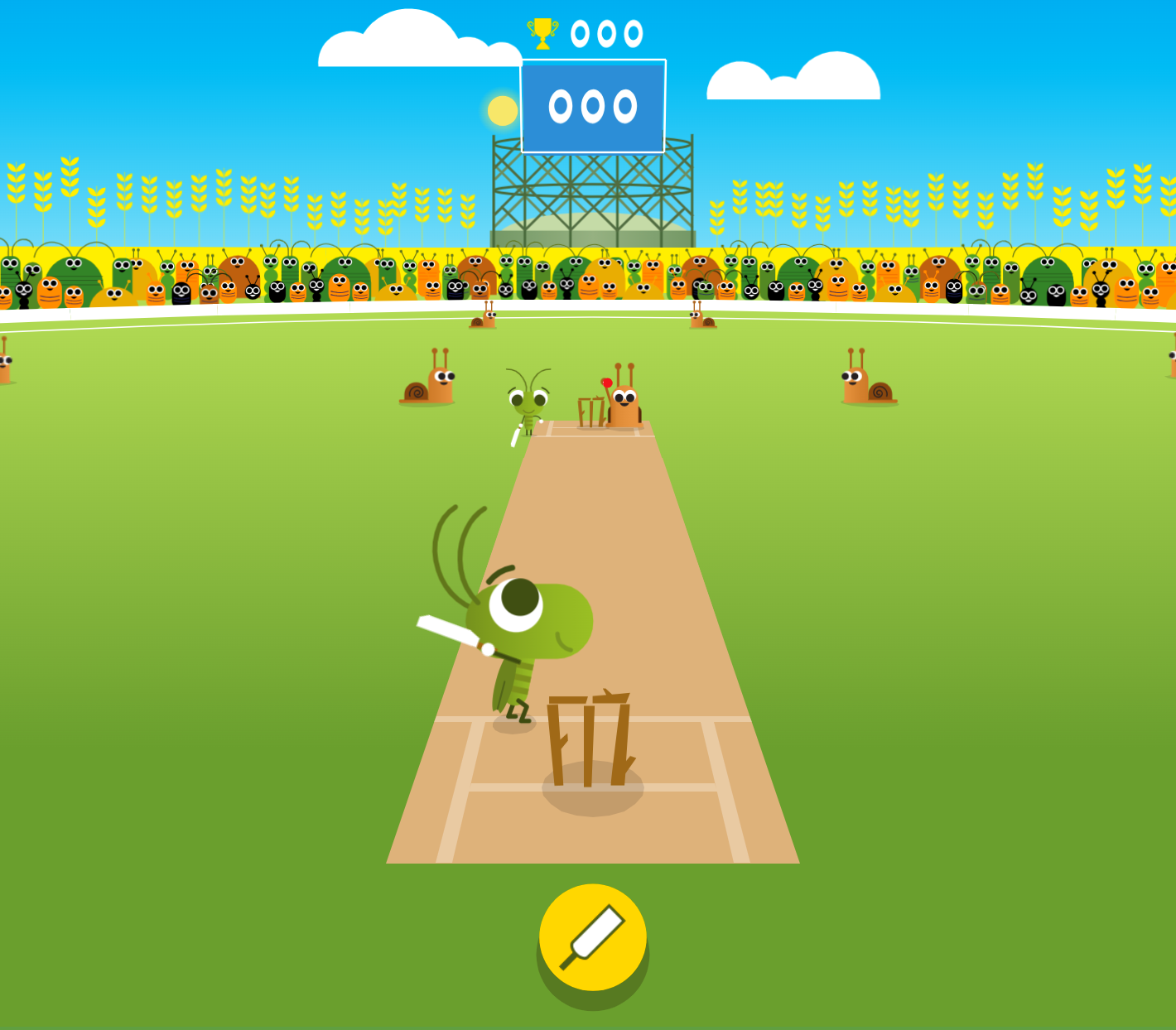Click the sun beside the scoreboard
The height and width of the screenshot is (1030, 1176).
tap(501, 108)
